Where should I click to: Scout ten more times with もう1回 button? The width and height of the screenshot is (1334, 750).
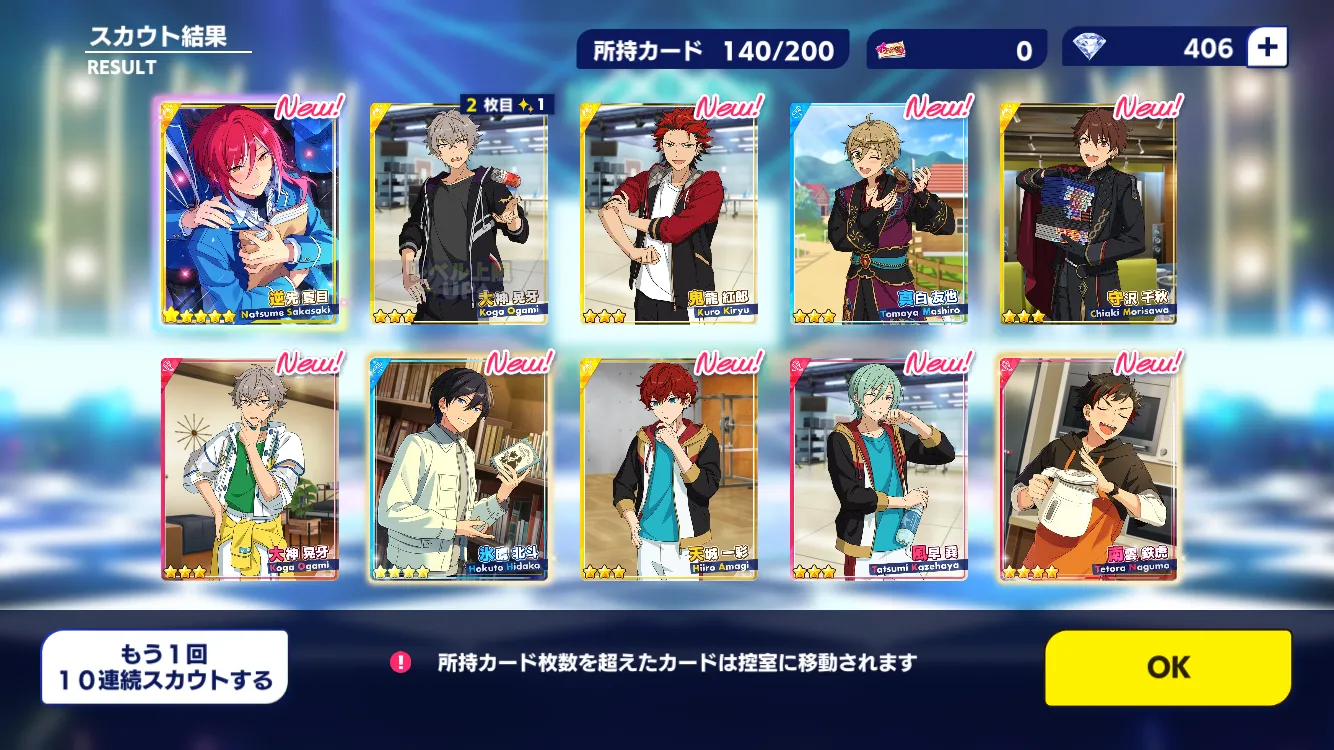(165, 667)
